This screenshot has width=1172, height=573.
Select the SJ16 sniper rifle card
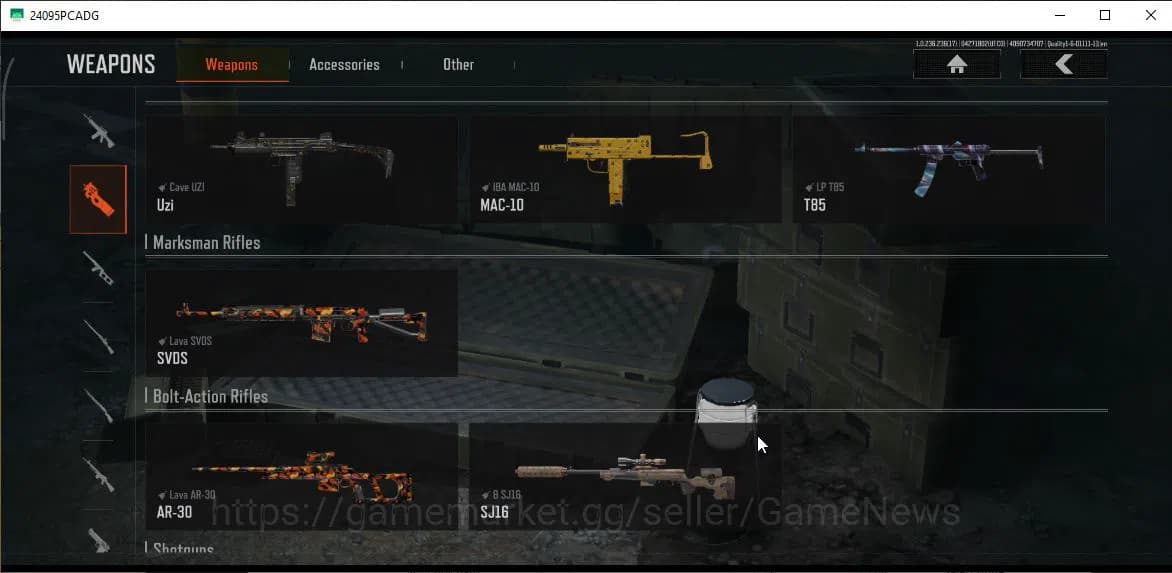click(625, 476)
